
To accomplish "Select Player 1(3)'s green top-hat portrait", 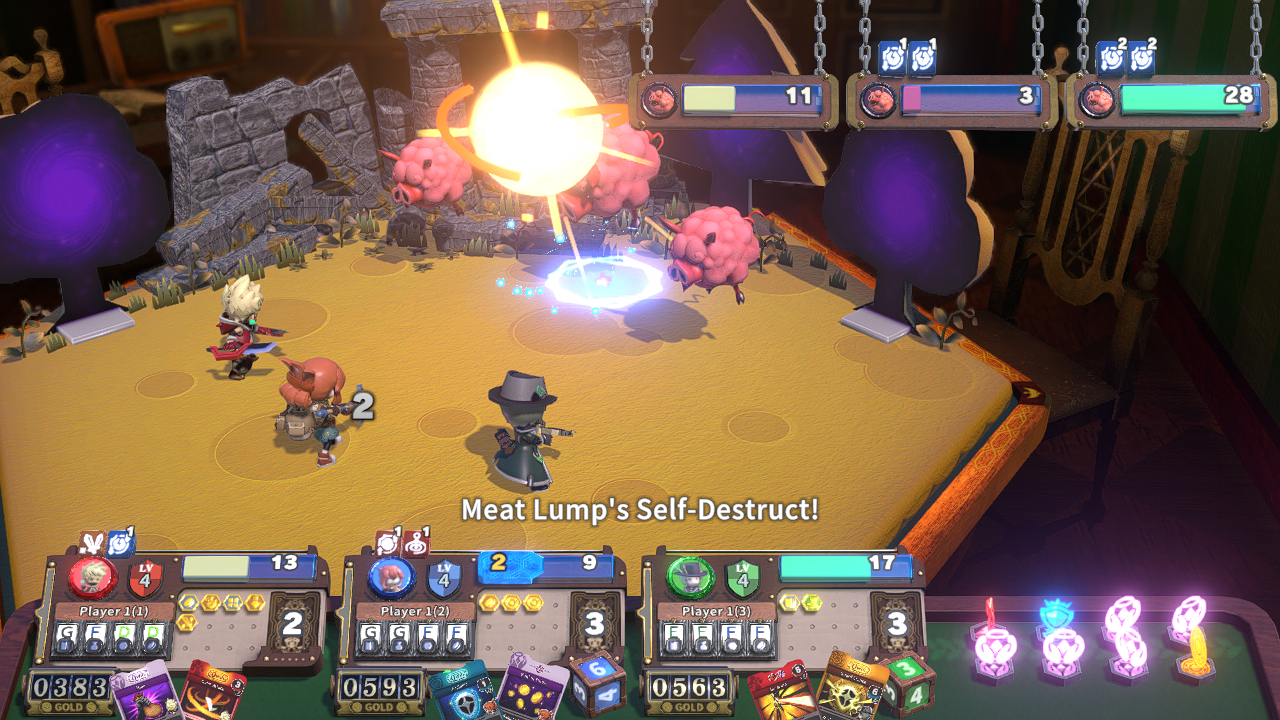I will 691,578.
